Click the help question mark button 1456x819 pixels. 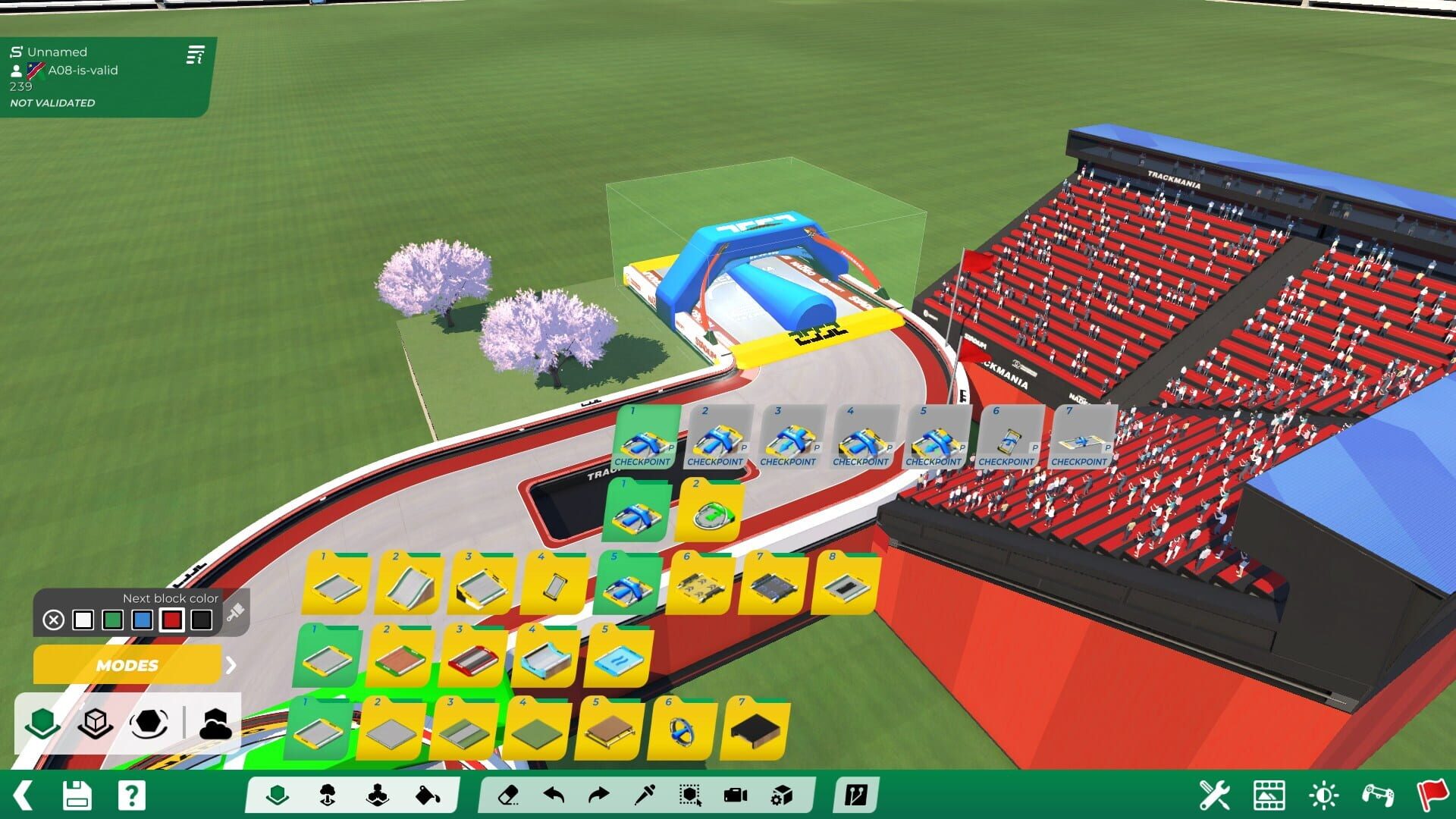pos(130,795)
